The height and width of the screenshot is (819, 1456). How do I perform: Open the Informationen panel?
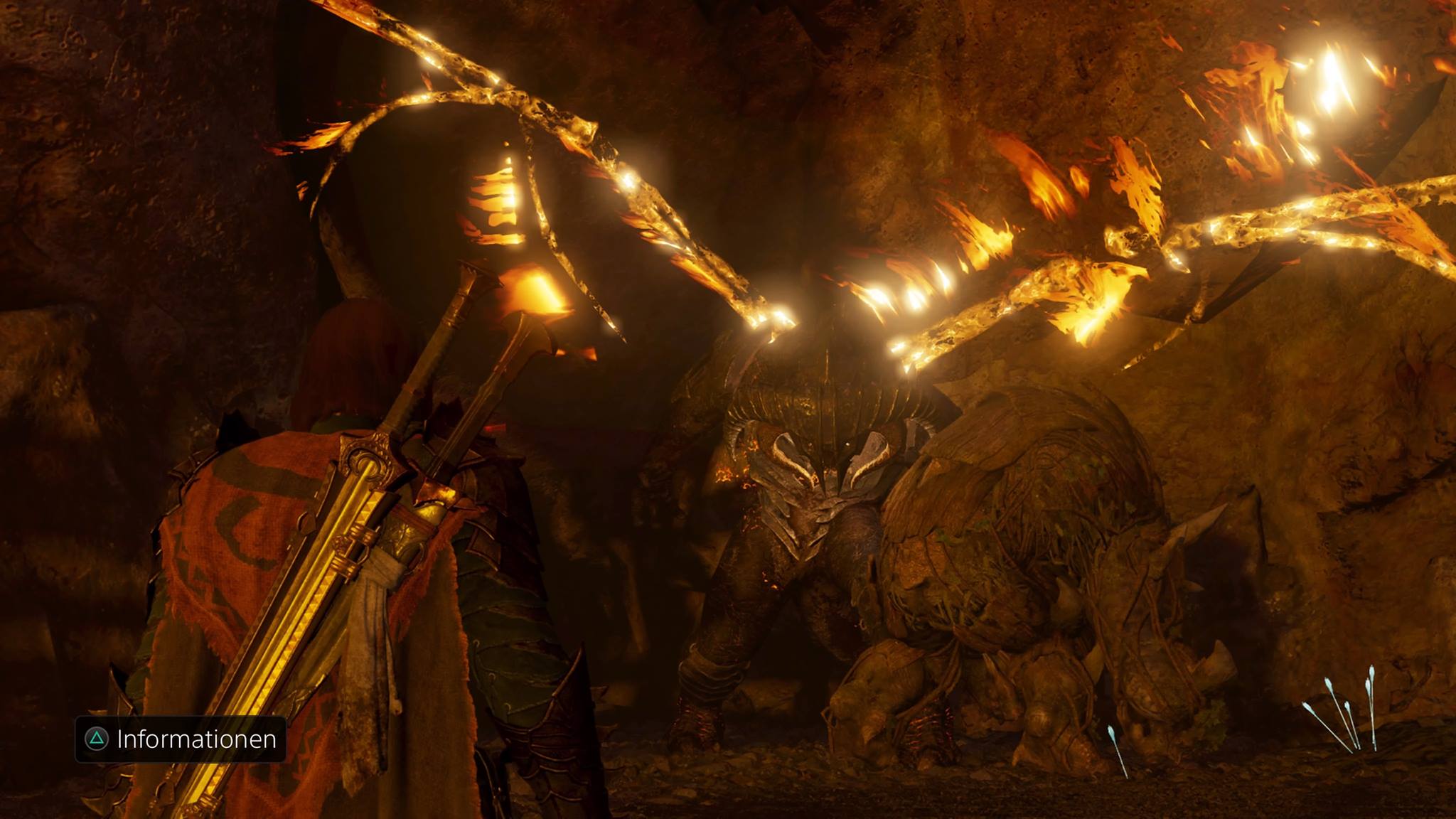(x=181, y=739)
